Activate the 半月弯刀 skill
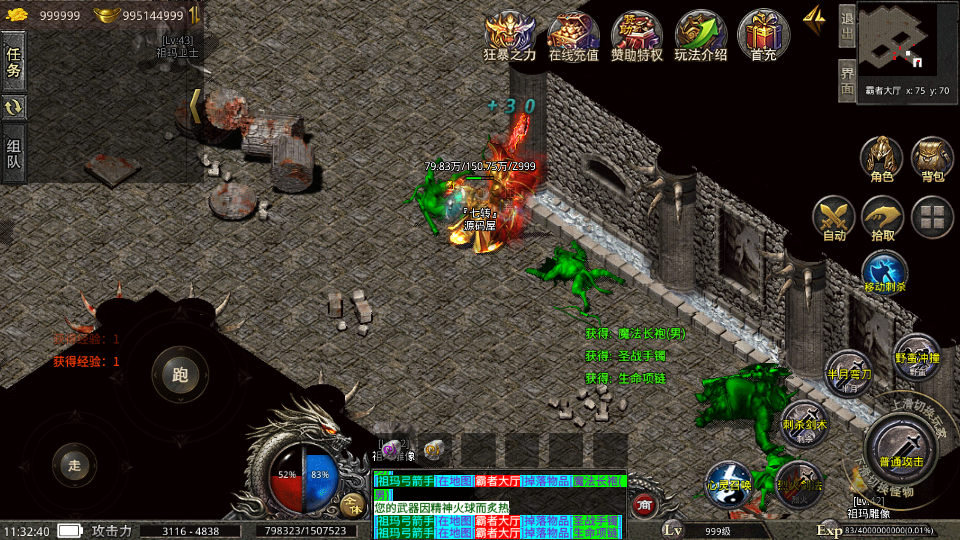960x540 pixels. [848, 373]
